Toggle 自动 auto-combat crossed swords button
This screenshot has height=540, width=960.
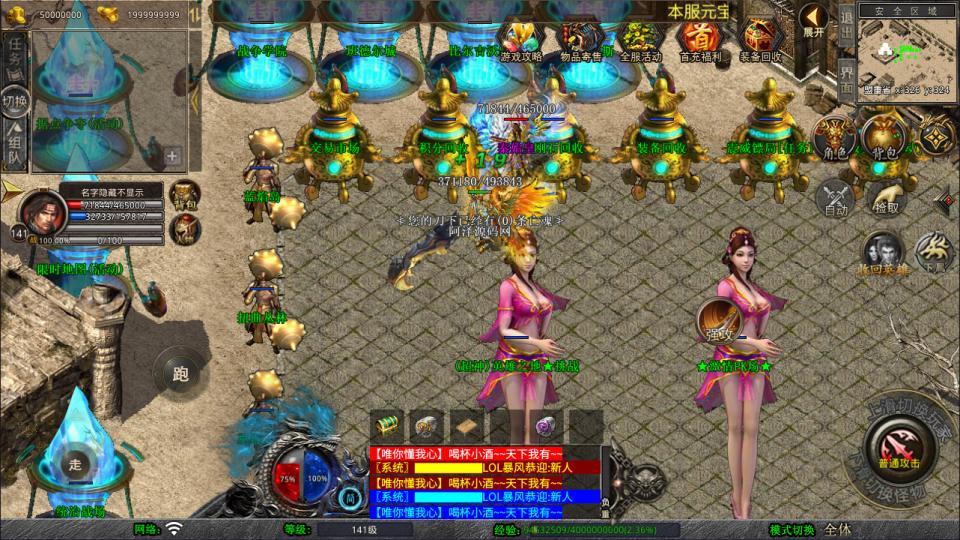[834, 198]
